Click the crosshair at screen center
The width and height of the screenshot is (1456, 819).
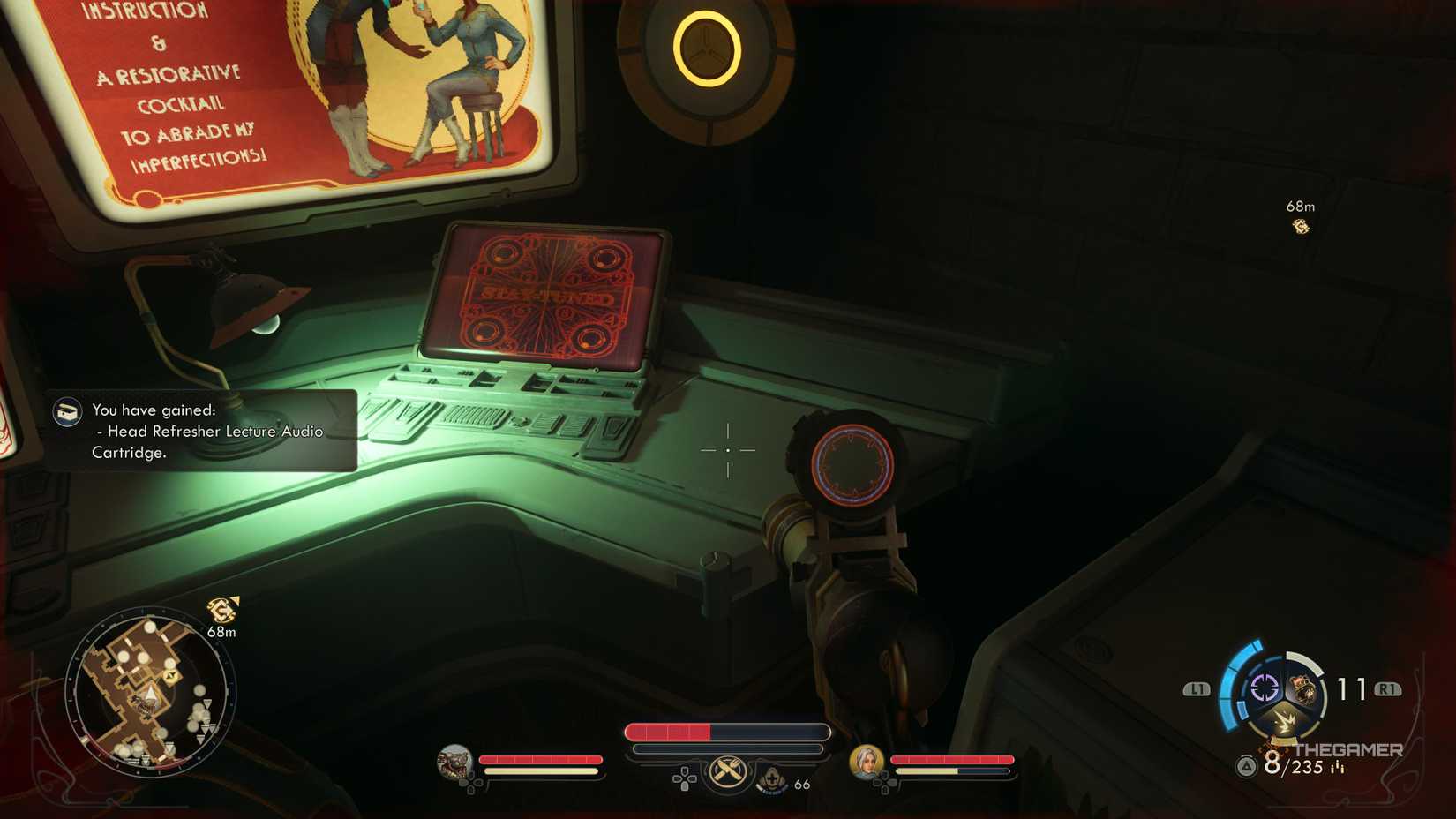coord(727,450)
